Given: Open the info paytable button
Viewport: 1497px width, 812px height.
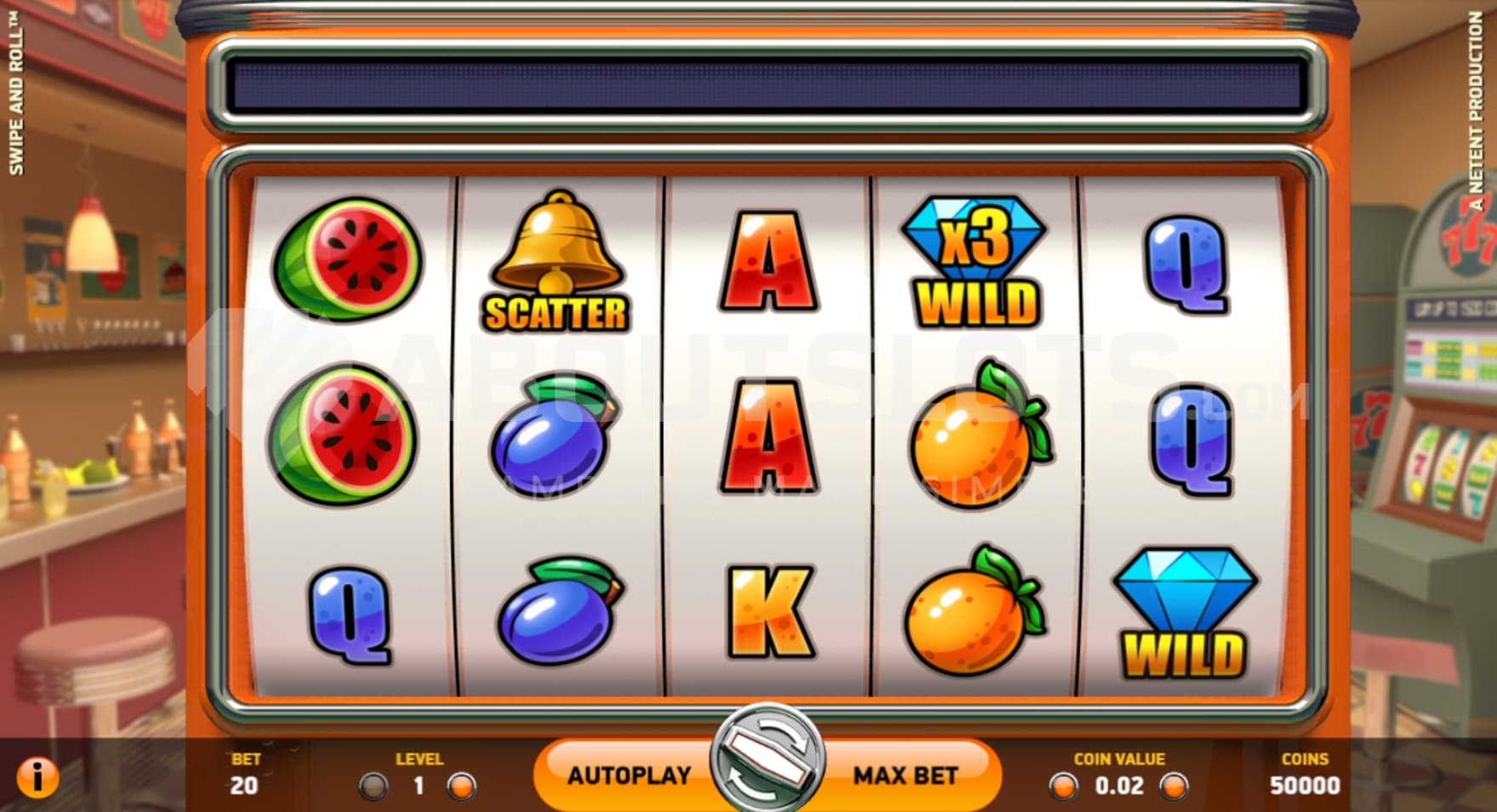Looking at the screenshot, I should 37,776.
